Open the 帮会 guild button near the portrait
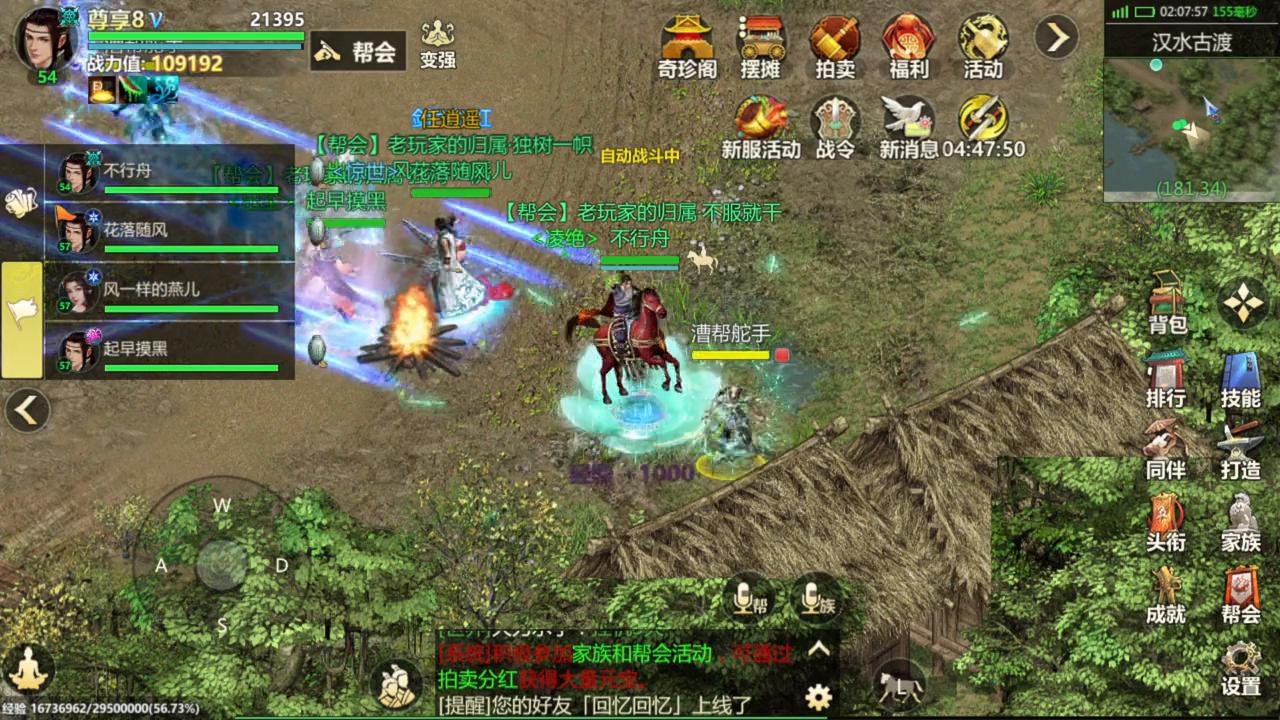Image resolution: width=1280 pixels, height=720 pixels. point(358,52)
